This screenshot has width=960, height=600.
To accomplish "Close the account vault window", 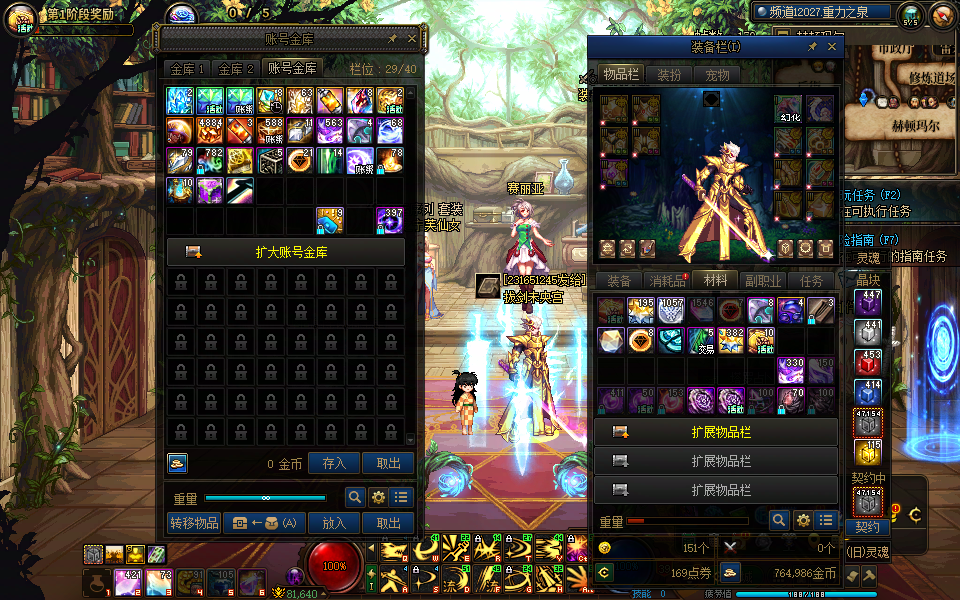I will click(411, 39).
